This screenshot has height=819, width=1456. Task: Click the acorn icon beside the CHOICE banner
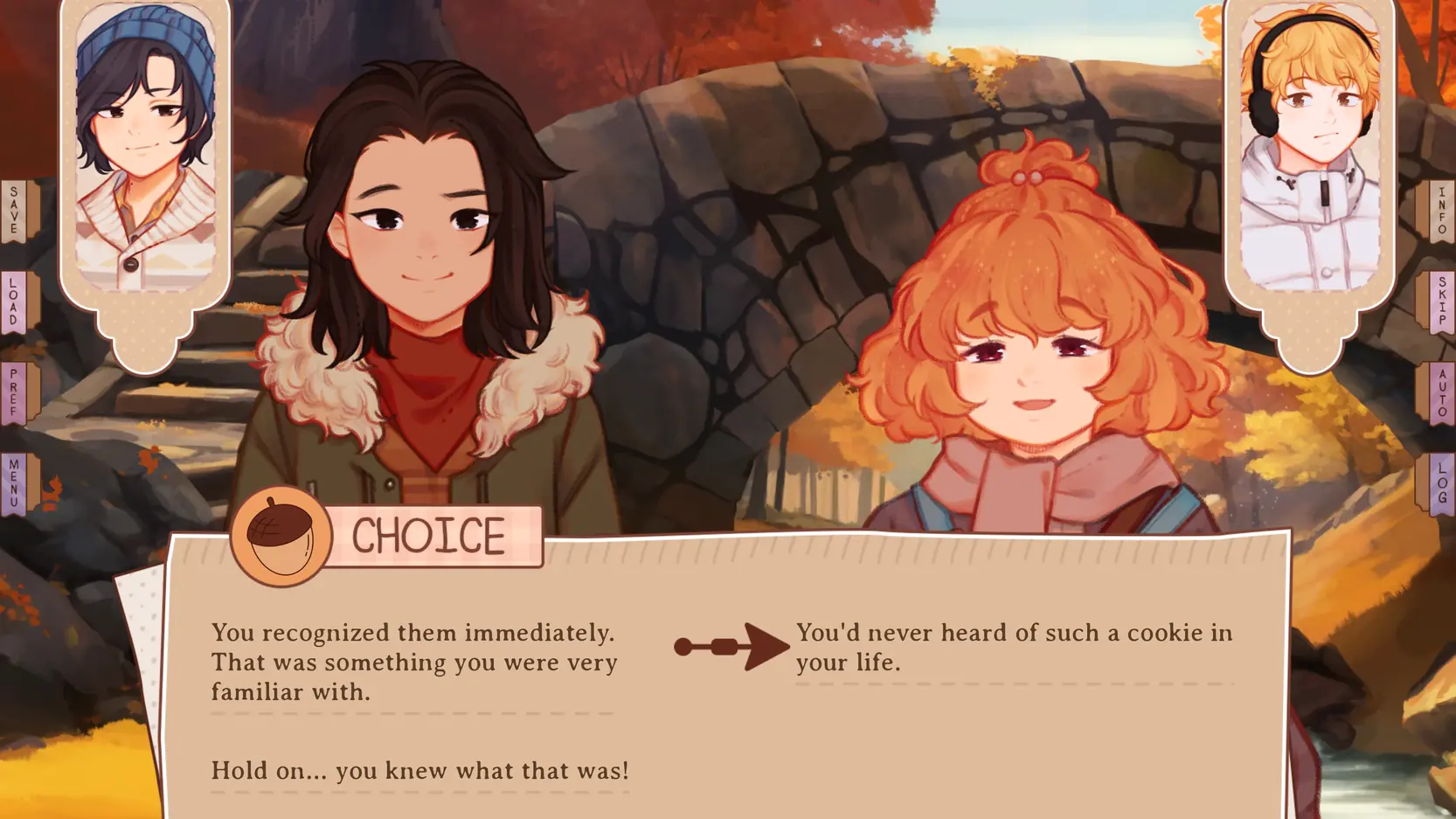pos(278,537)
